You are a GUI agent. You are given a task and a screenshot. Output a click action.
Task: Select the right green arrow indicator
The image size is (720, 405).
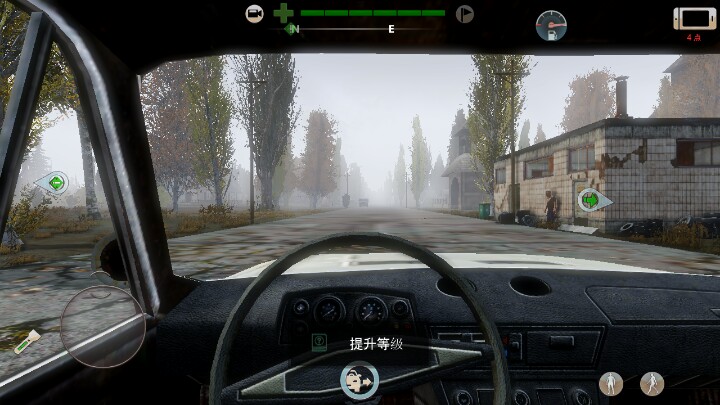[x=591, y=200]
